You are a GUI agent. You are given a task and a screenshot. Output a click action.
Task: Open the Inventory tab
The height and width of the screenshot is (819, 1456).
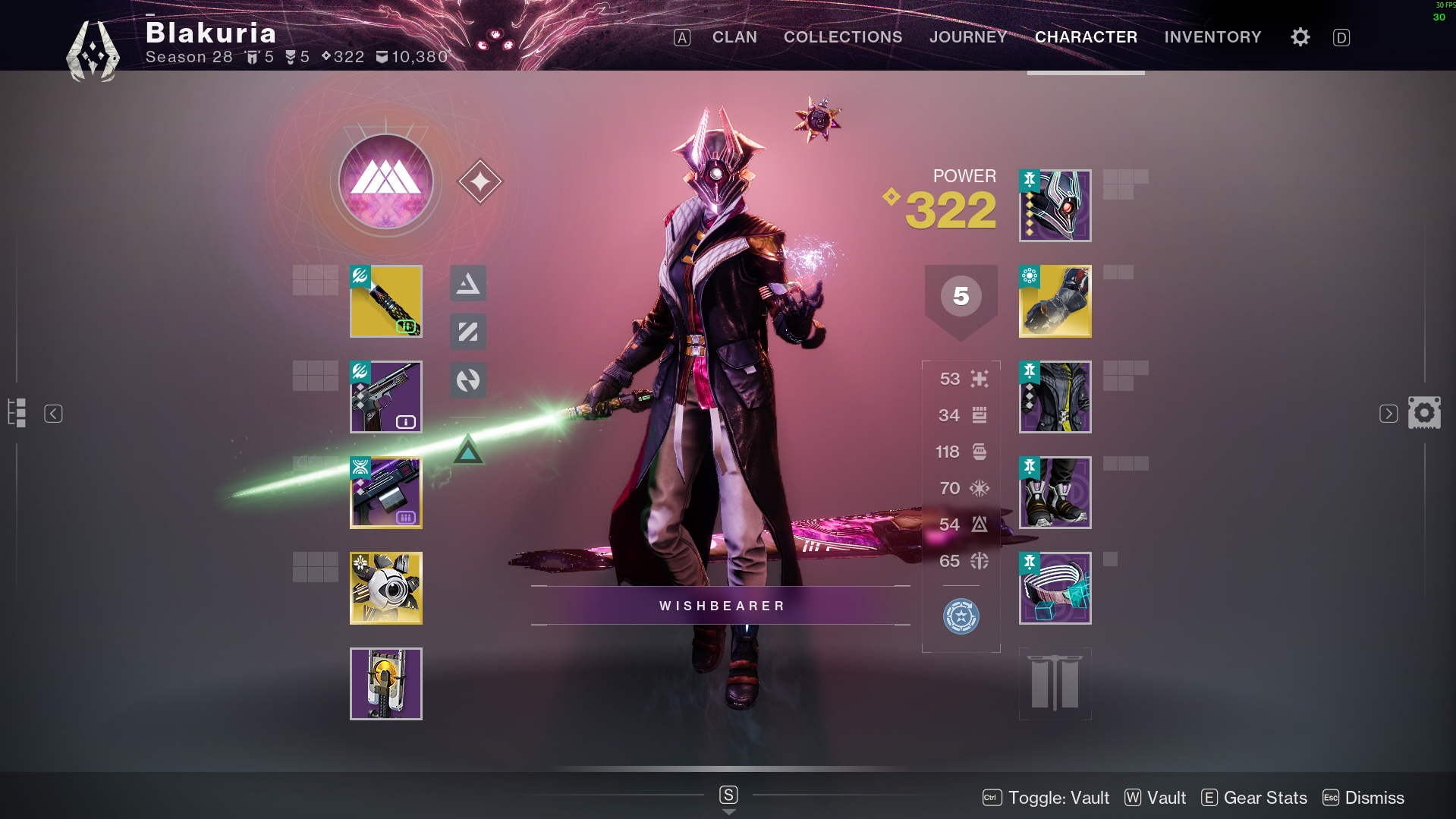click(1212, 37)
